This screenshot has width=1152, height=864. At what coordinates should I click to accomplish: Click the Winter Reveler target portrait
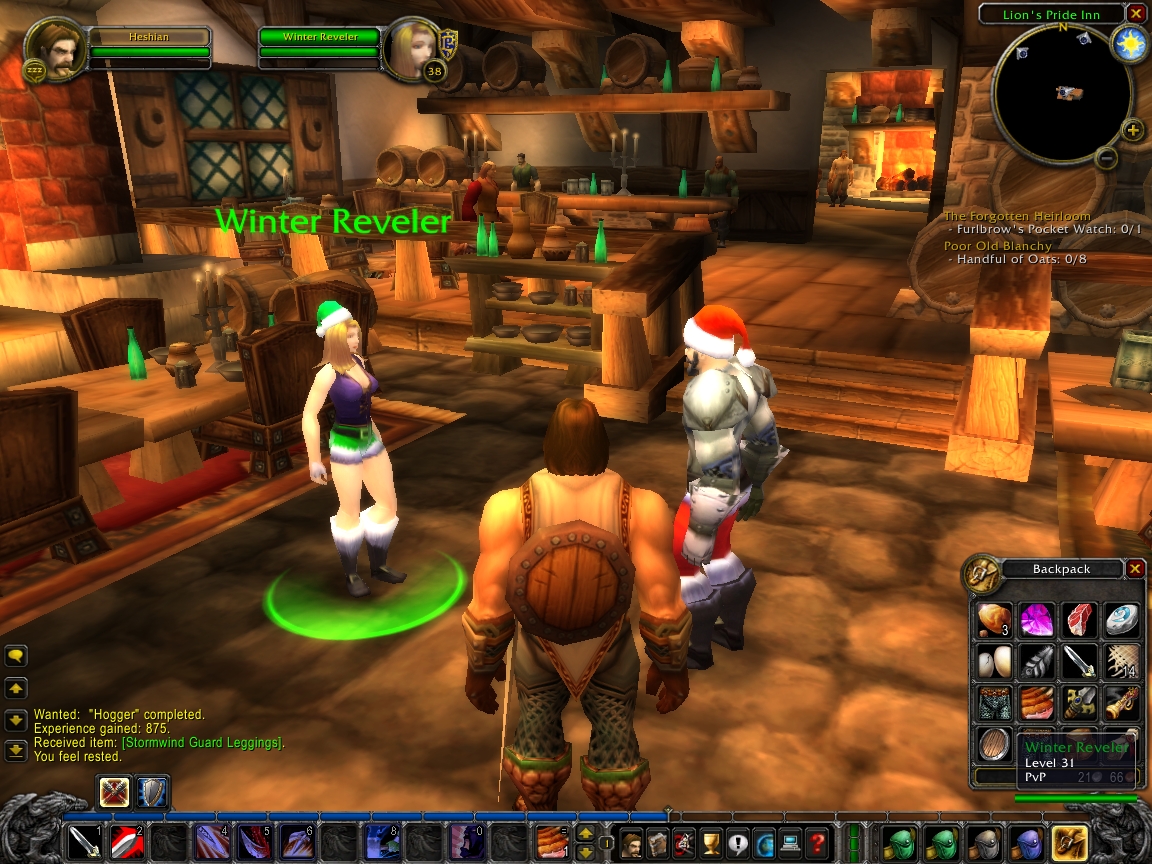point(412,48)
